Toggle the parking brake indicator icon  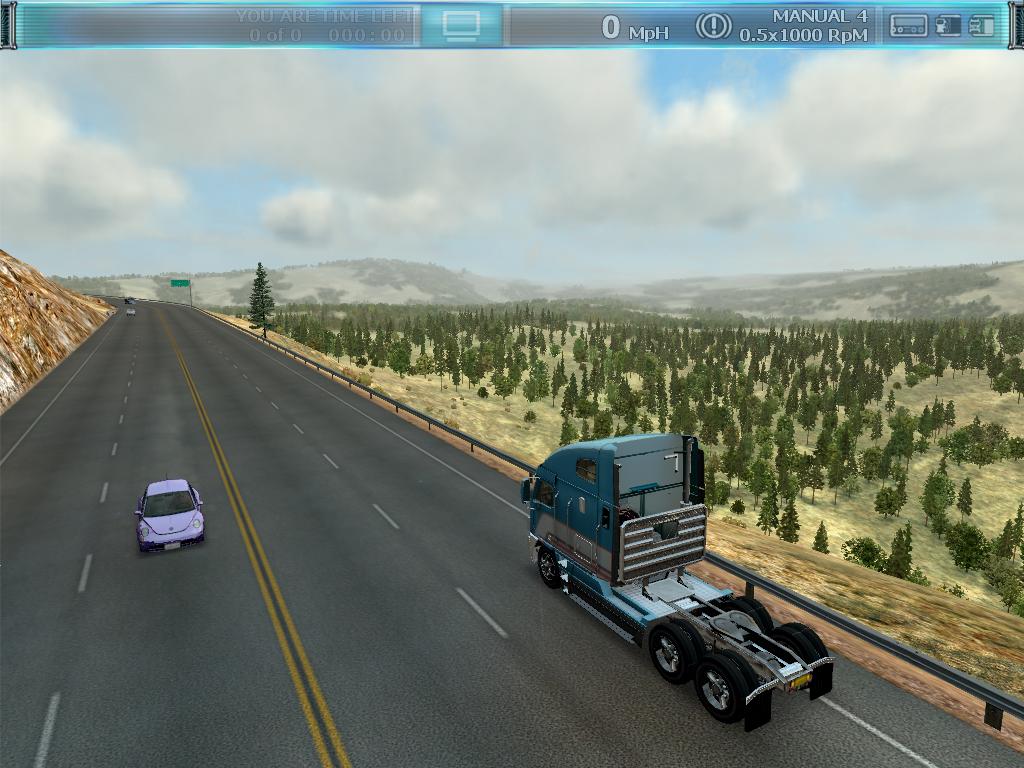coord(713,26)
